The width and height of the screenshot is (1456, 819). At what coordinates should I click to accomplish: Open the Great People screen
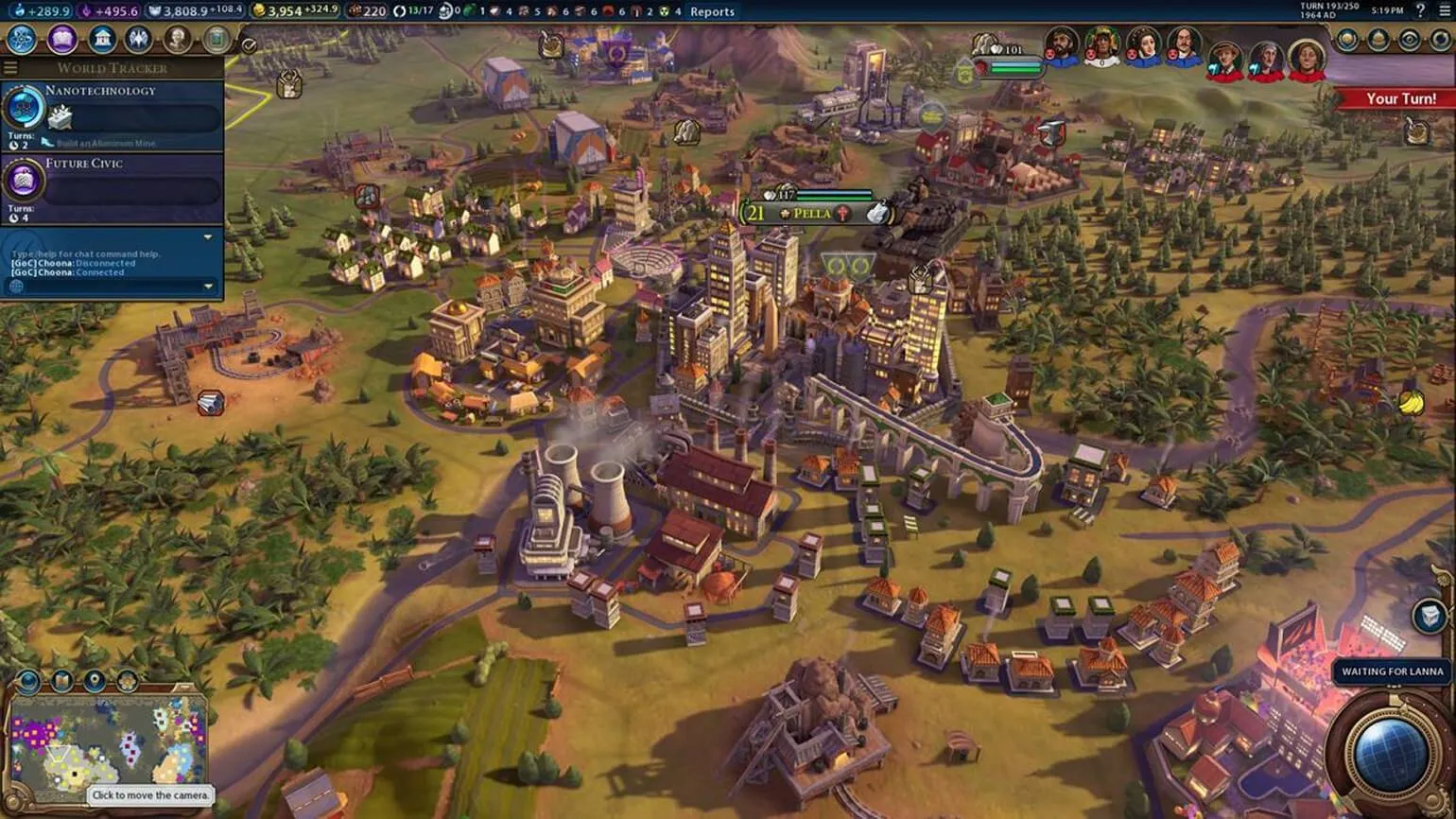click(177, 40)
